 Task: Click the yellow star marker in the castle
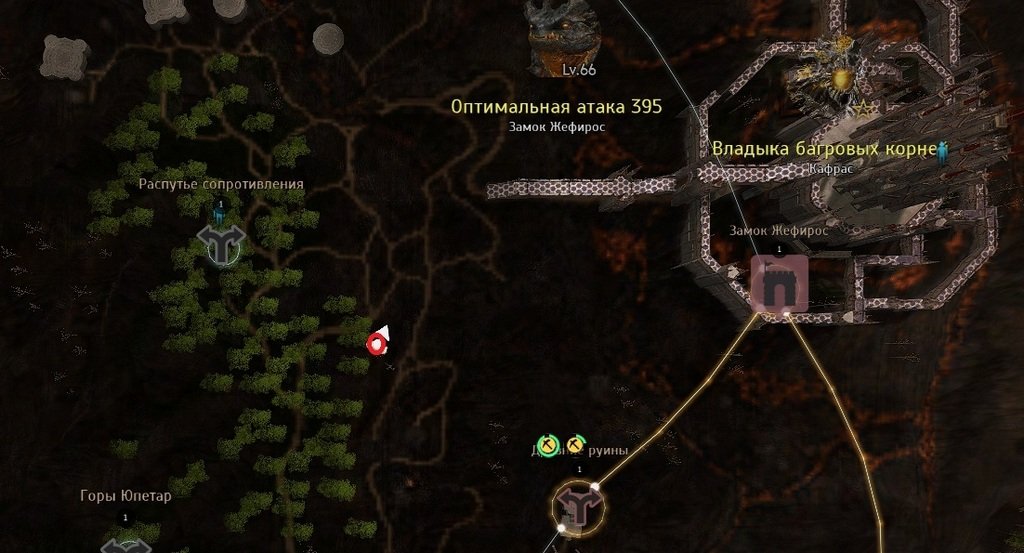click(861, 108)
